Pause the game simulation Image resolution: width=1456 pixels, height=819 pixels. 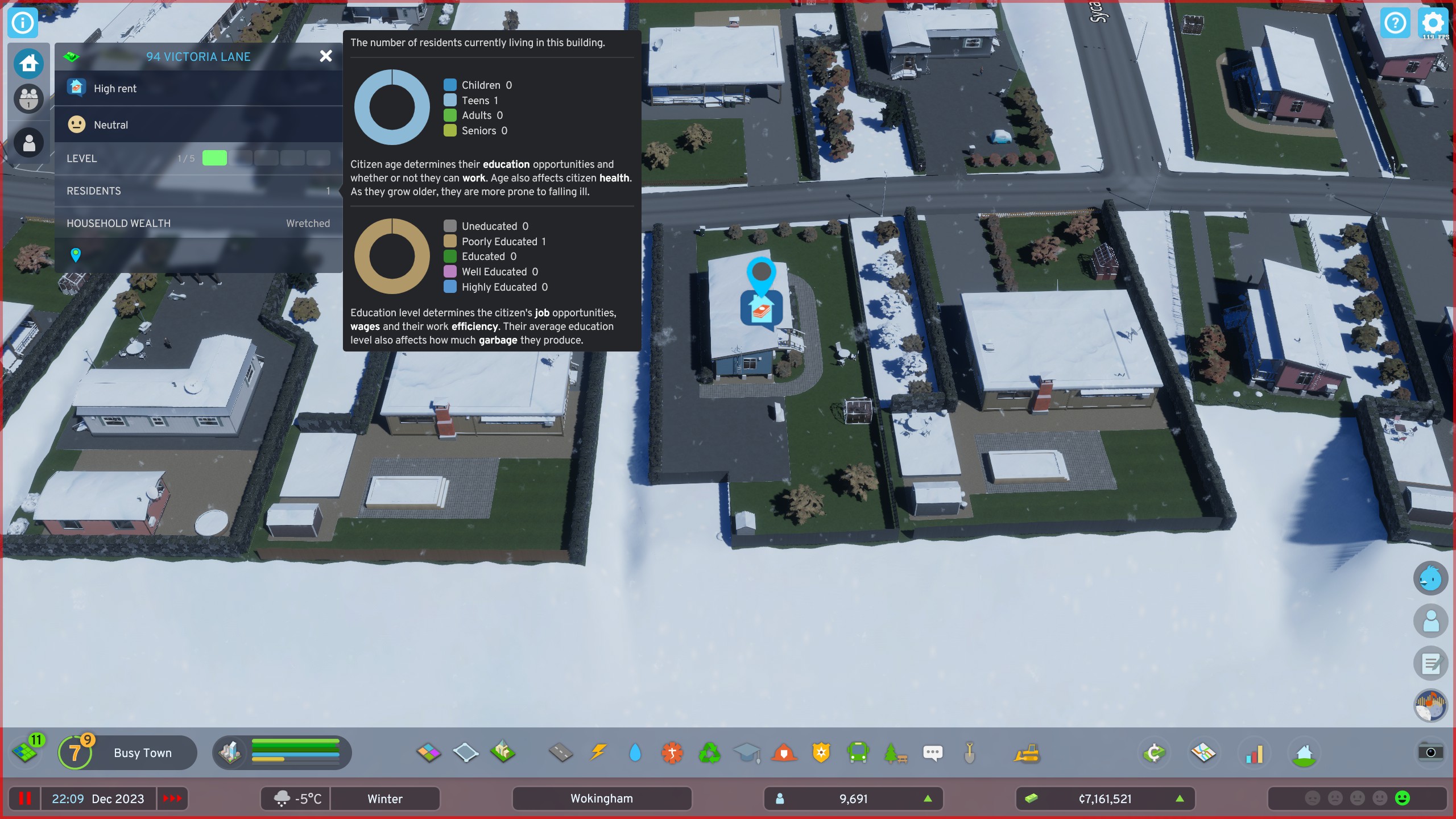pos(25,799)
